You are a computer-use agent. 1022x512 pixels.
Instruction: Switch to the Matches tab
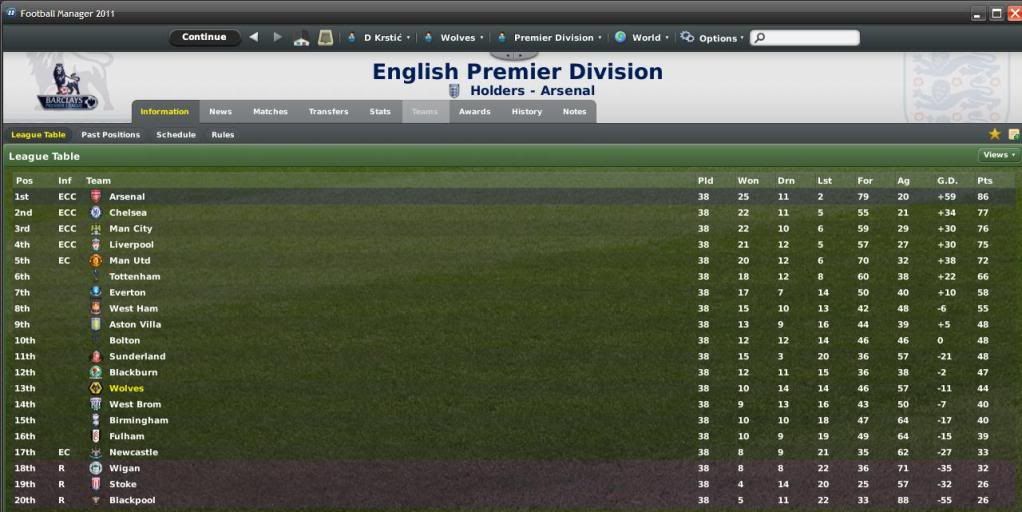point(270,112)
